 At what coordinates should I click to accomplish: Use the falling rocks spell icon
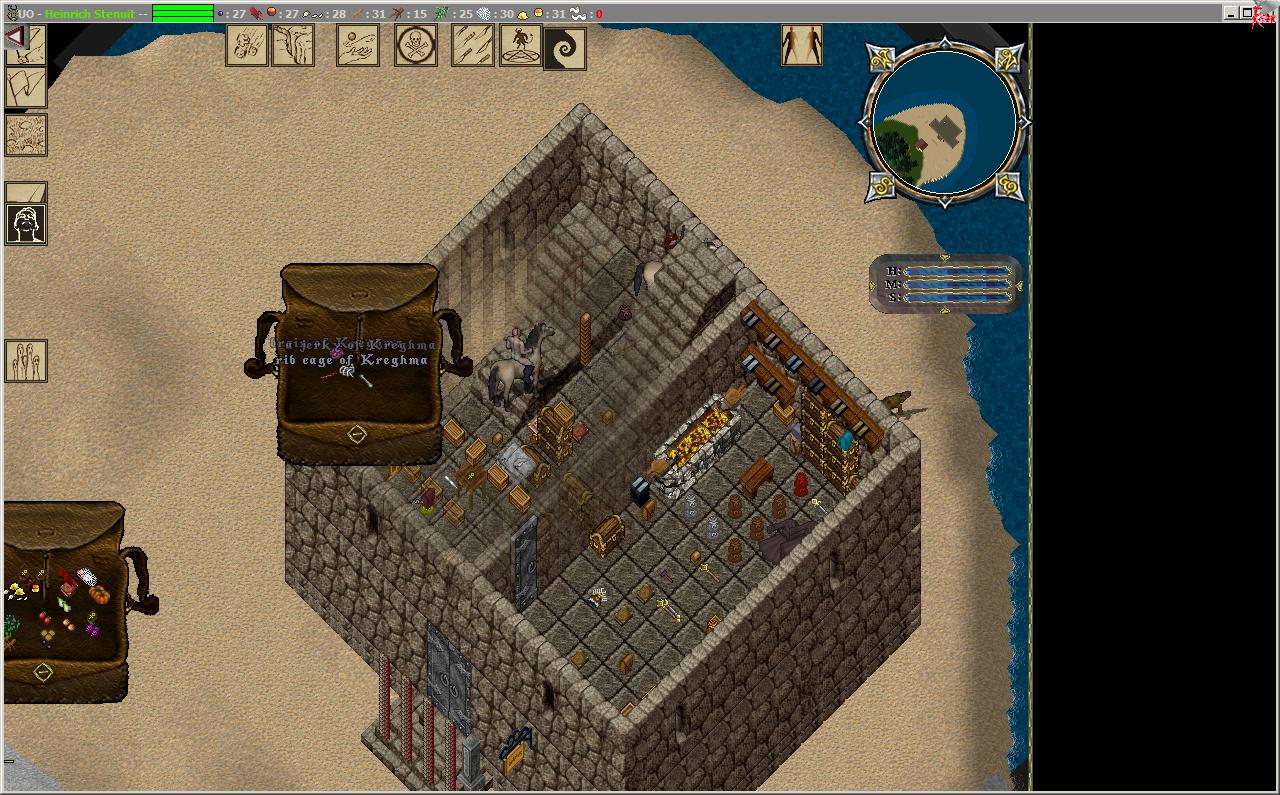tap(246, 45)
